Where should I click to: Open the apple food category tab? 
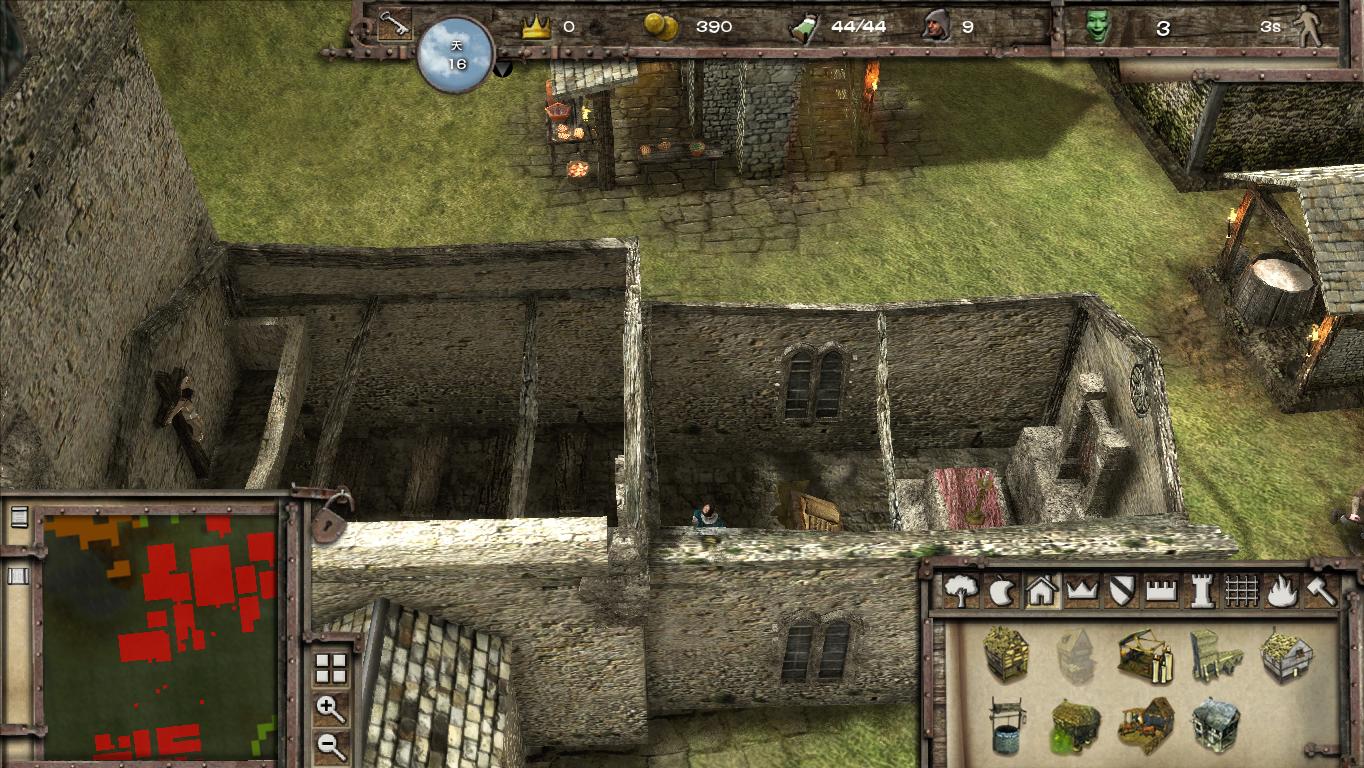[1001, 591]
